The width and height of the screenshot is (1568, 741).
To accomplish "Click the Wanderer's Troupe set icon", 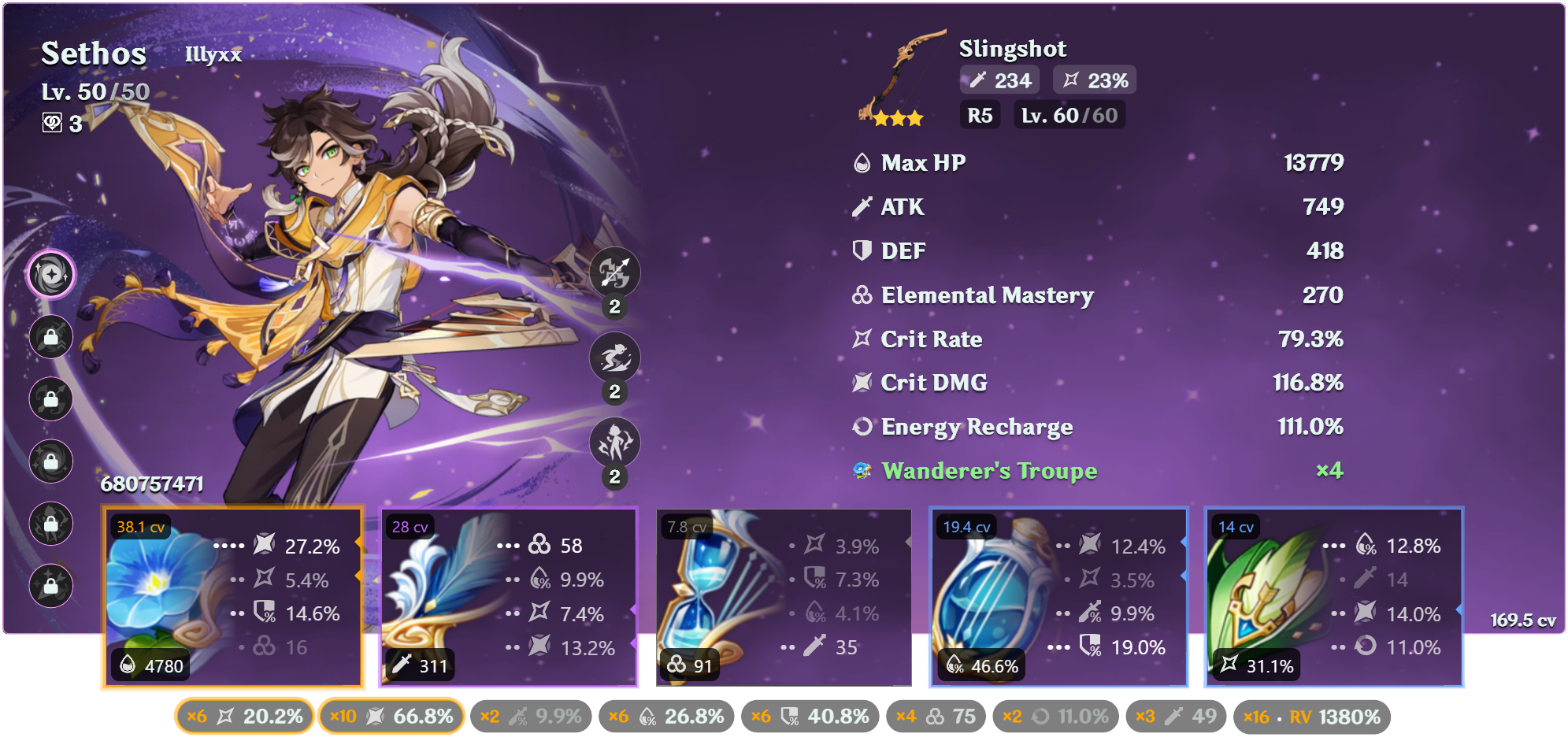I will [x=863, y=469].
